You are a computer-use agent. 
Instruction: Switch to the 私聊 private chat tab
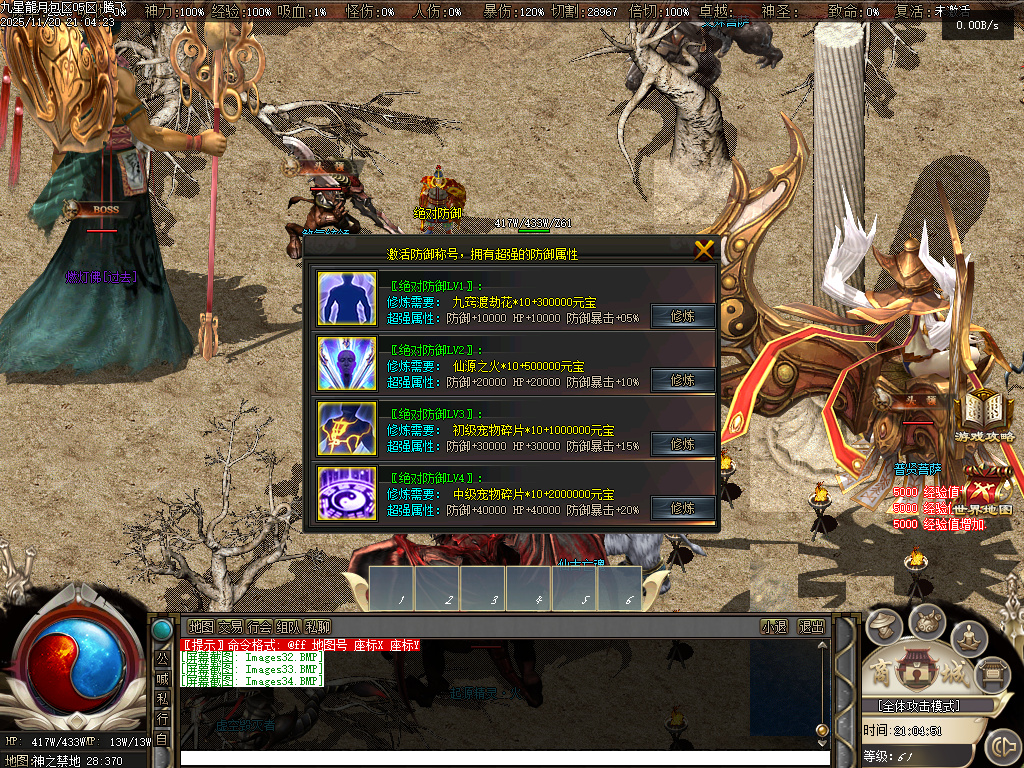(x=317, y=627)
